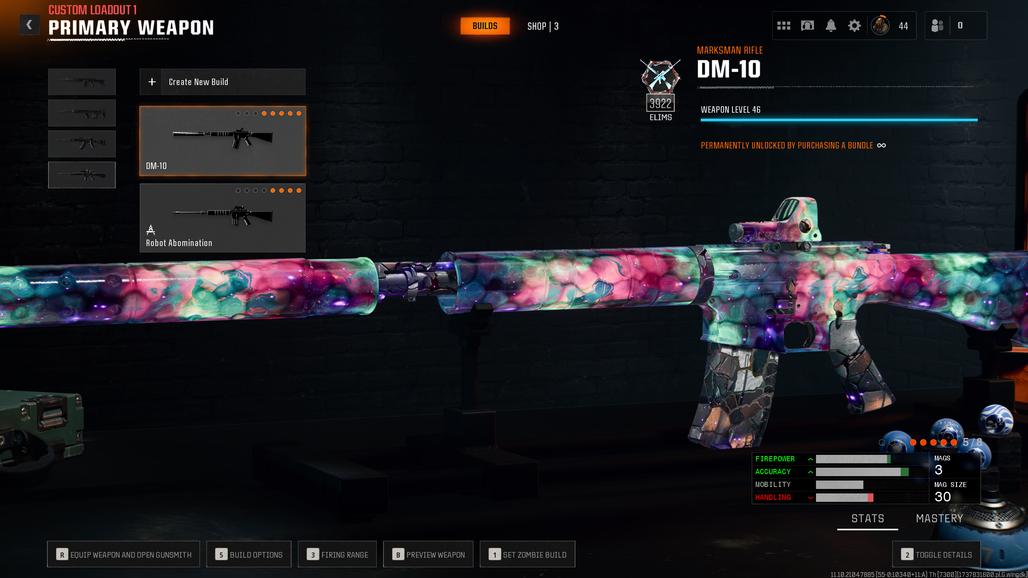Switch to the Builds tab
1028x578 pixels.
coord(485,26)
